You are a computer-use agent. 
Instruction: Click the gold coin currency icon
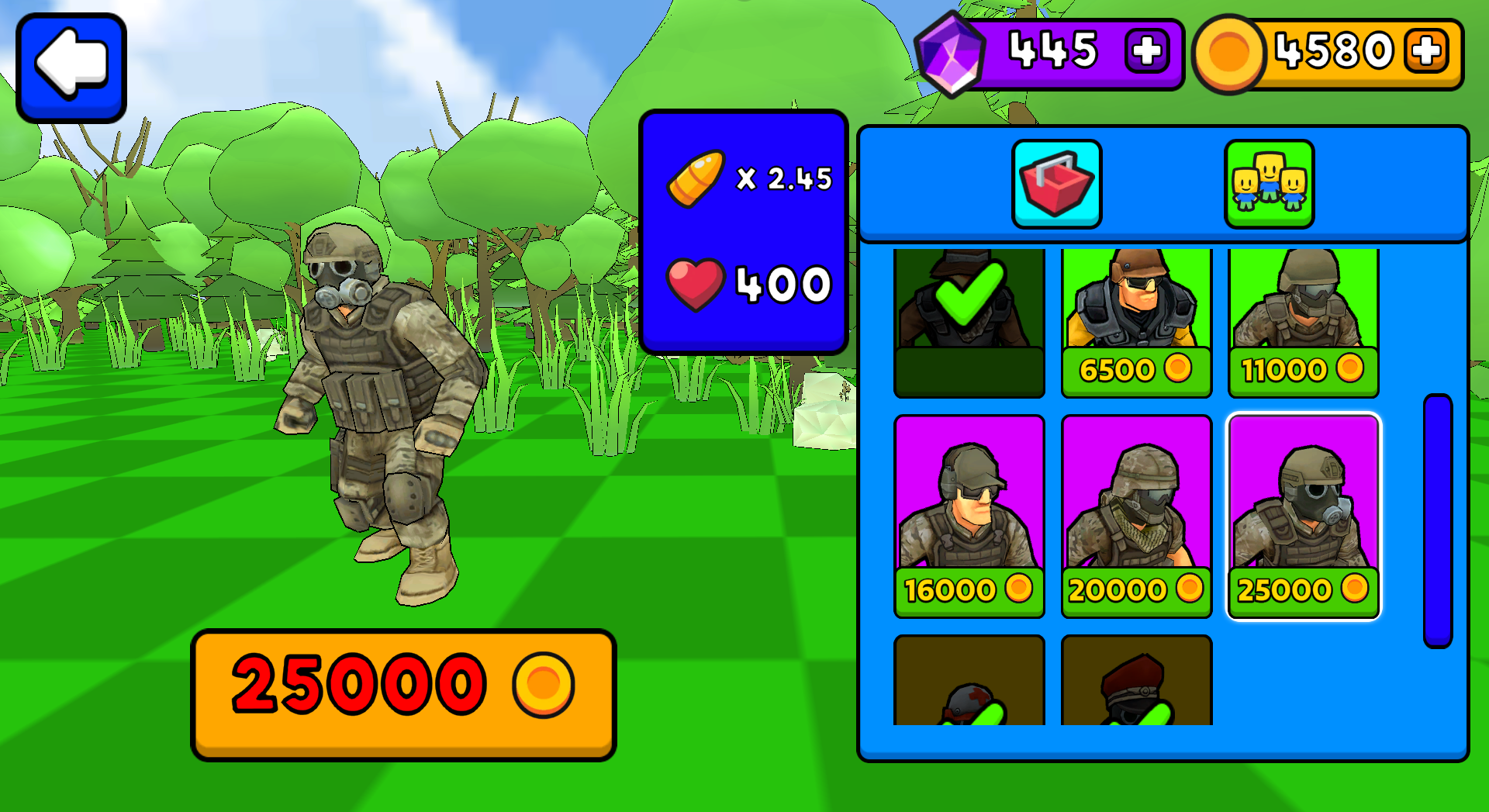[x=1230, y=54]
